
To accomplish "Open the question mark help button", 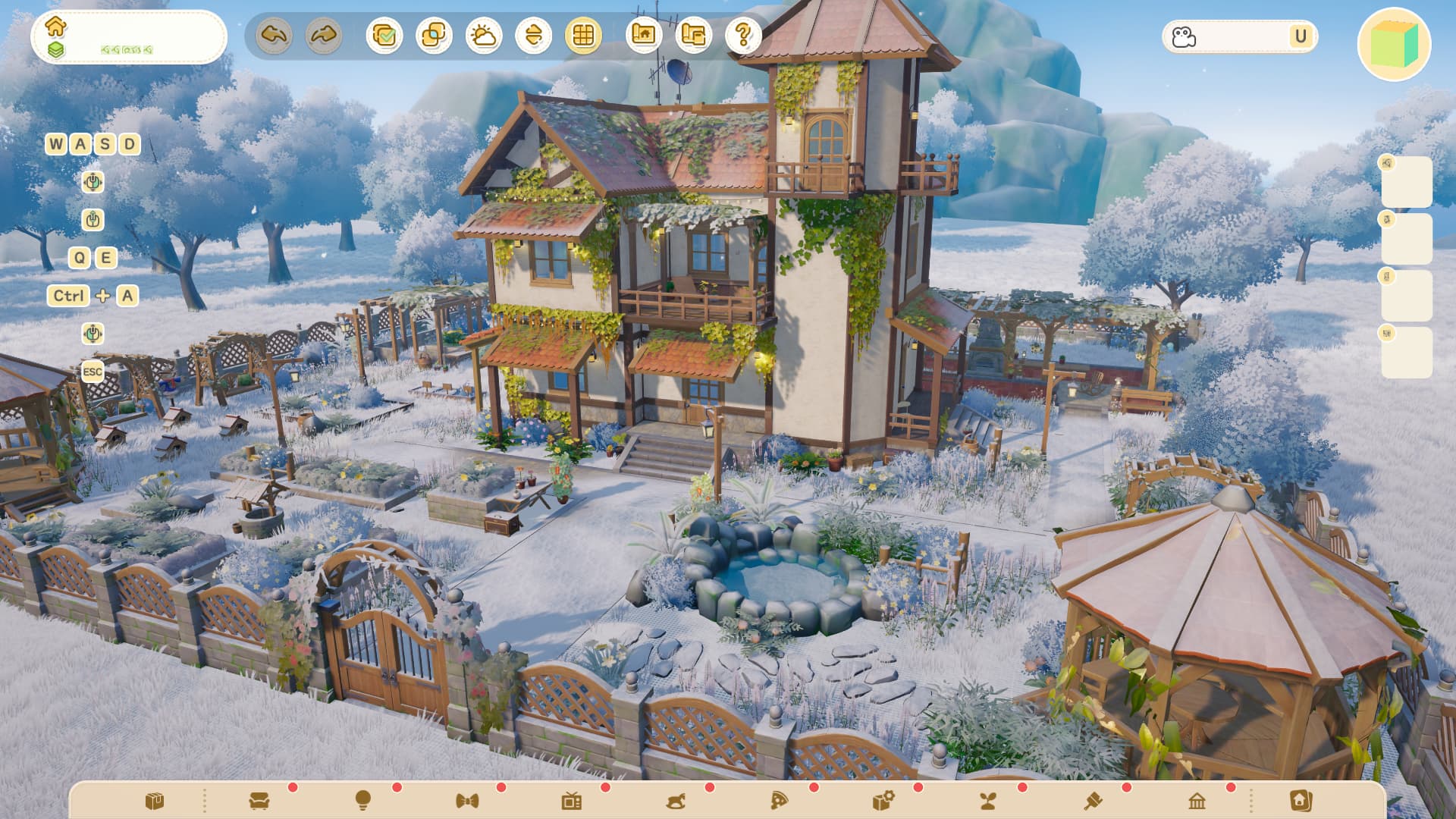I will click(743, 34).
